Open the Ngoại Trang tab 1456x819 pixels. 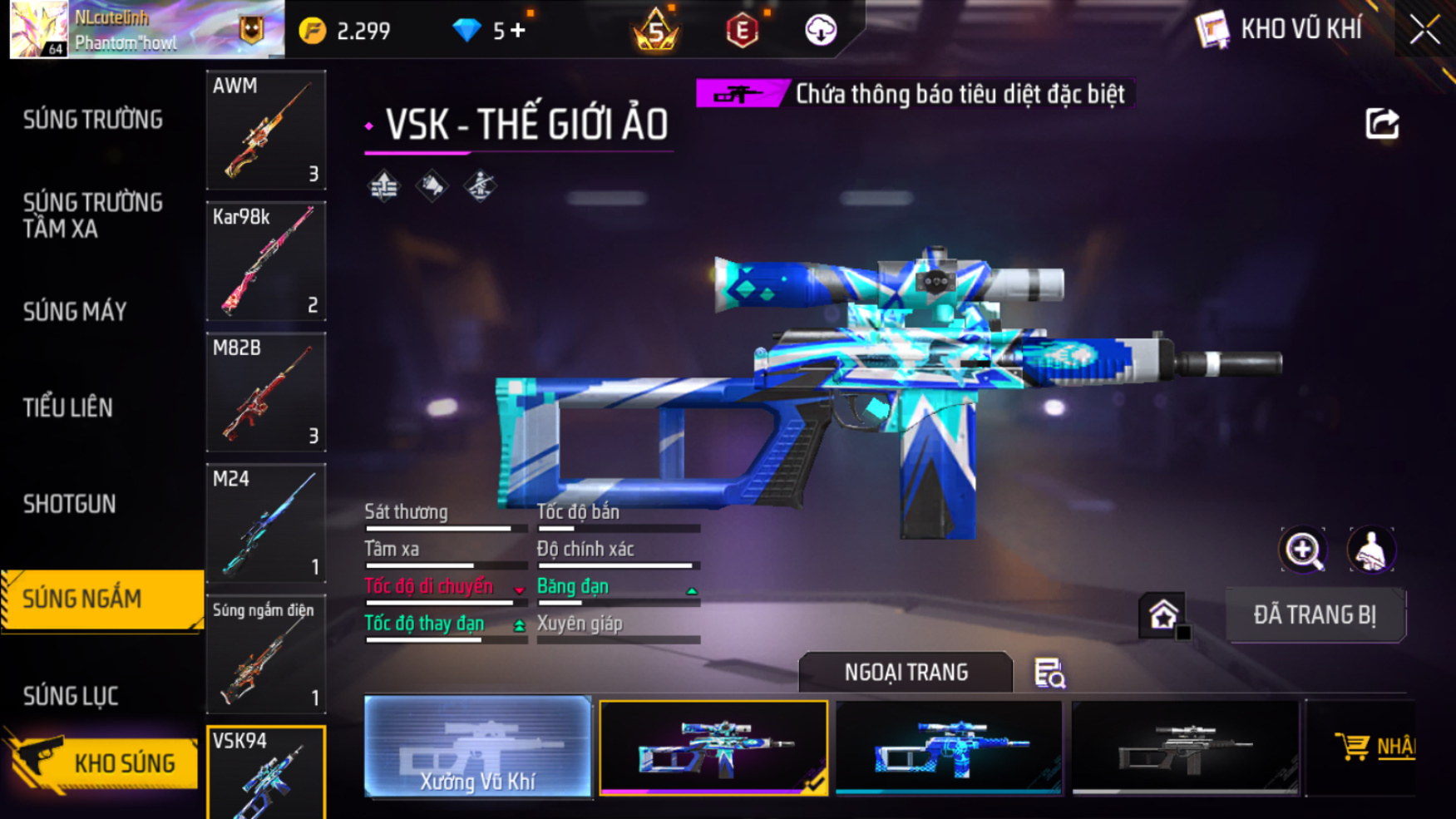pyautogui.click(x=906, y=672)
